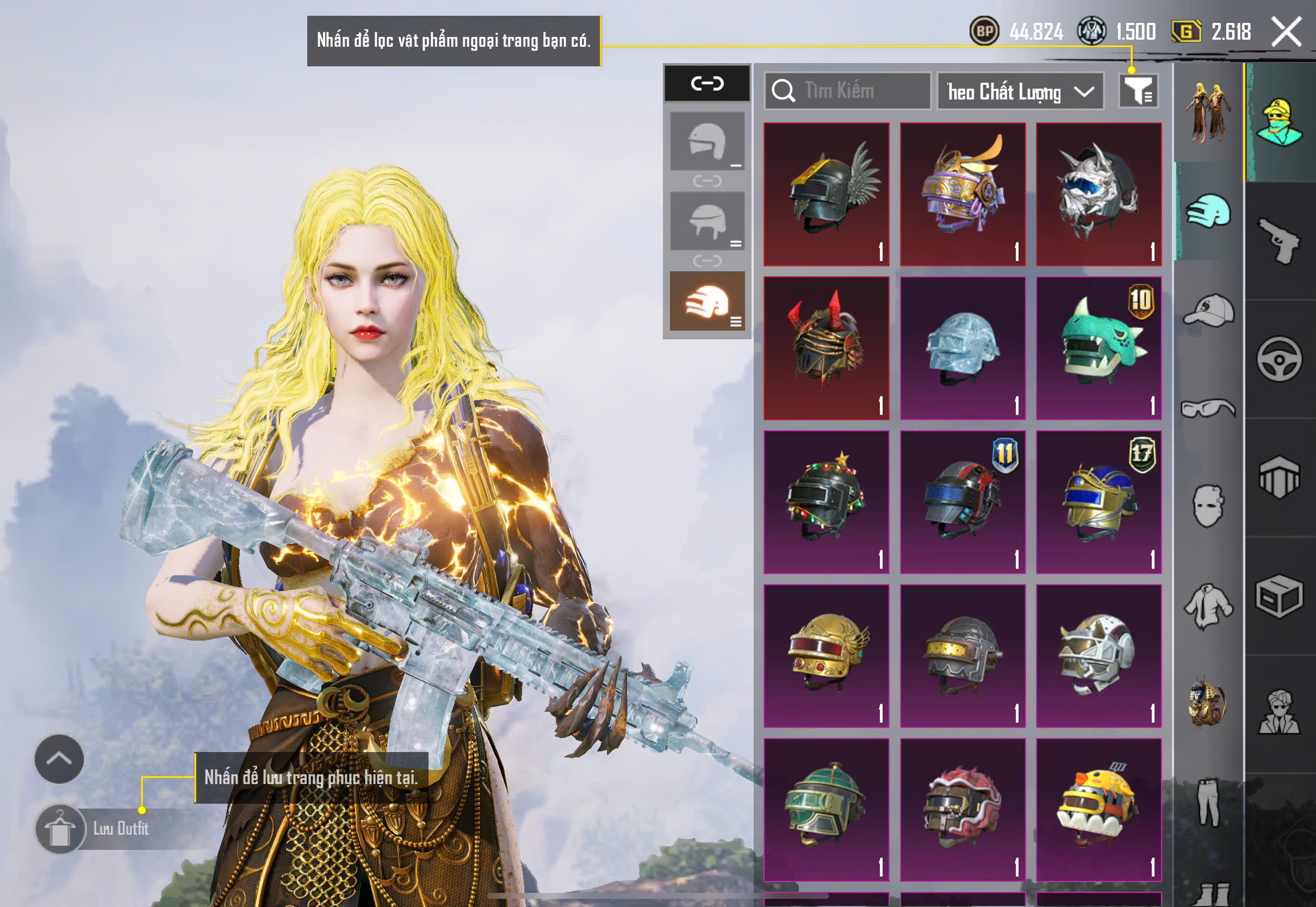Pick the yellow duck helmet skin
The width and height of the screenshot is (1316, 907).
[x=1098, y=809]
